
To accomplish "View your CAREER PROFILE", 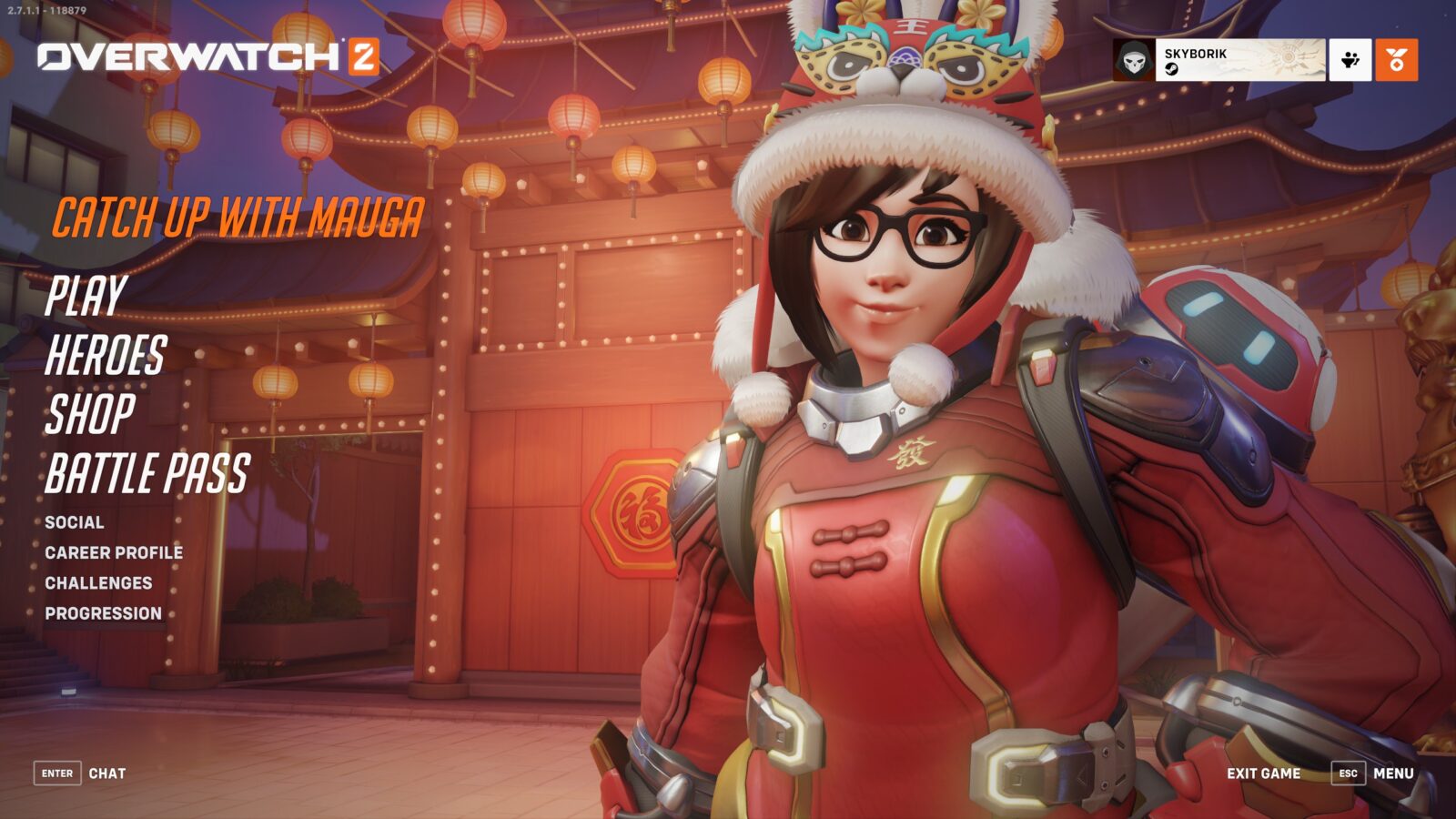I will (113, 552).
